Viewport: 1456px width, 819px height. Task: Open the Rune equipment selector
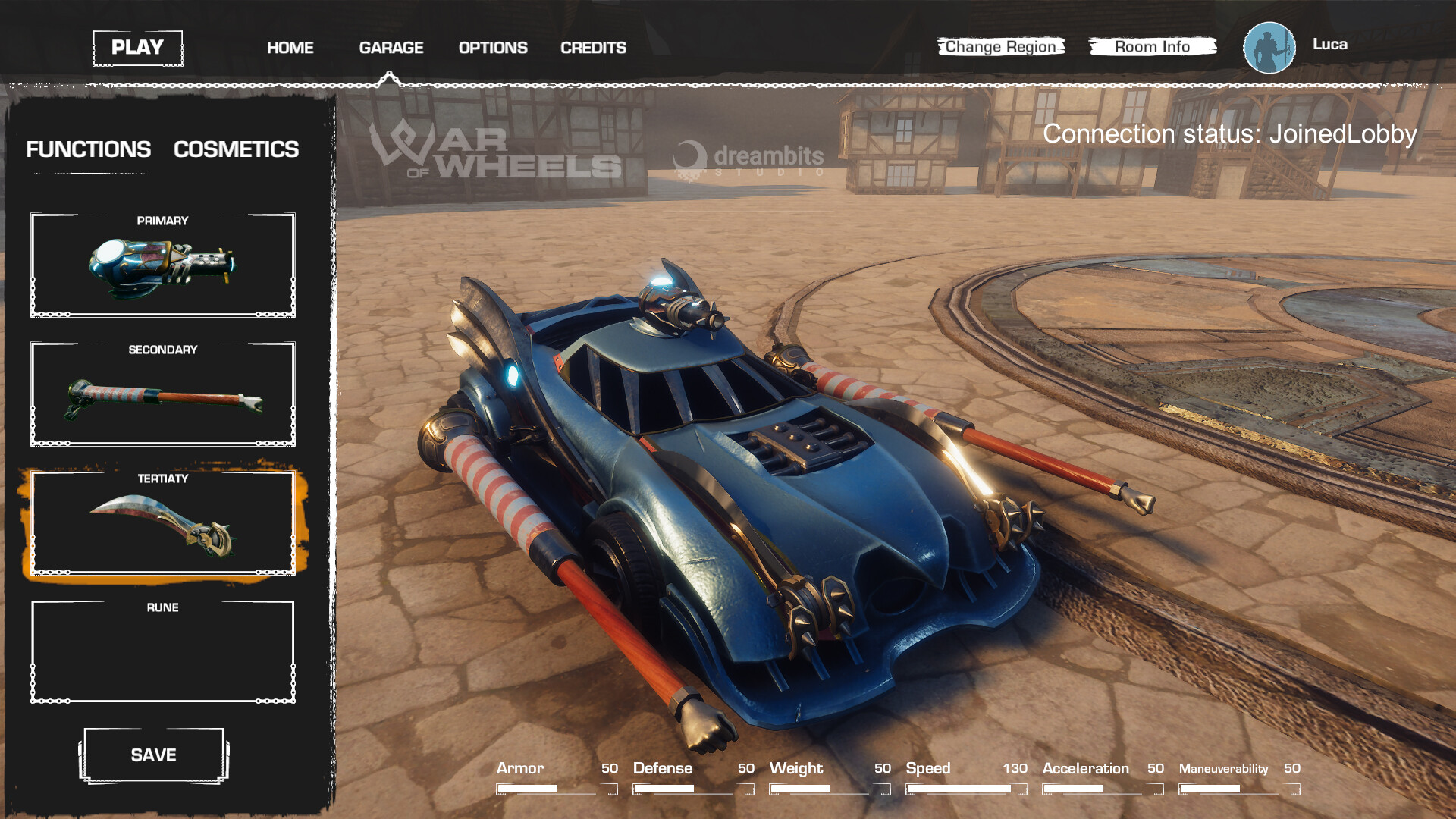(x=162, y=652)
